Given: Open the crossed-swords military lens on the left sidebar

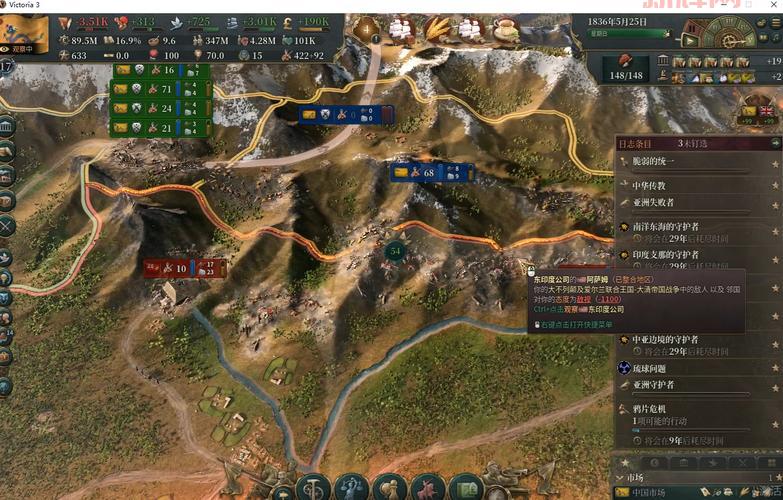Looking at the screenshot, I should coord(7,227).
